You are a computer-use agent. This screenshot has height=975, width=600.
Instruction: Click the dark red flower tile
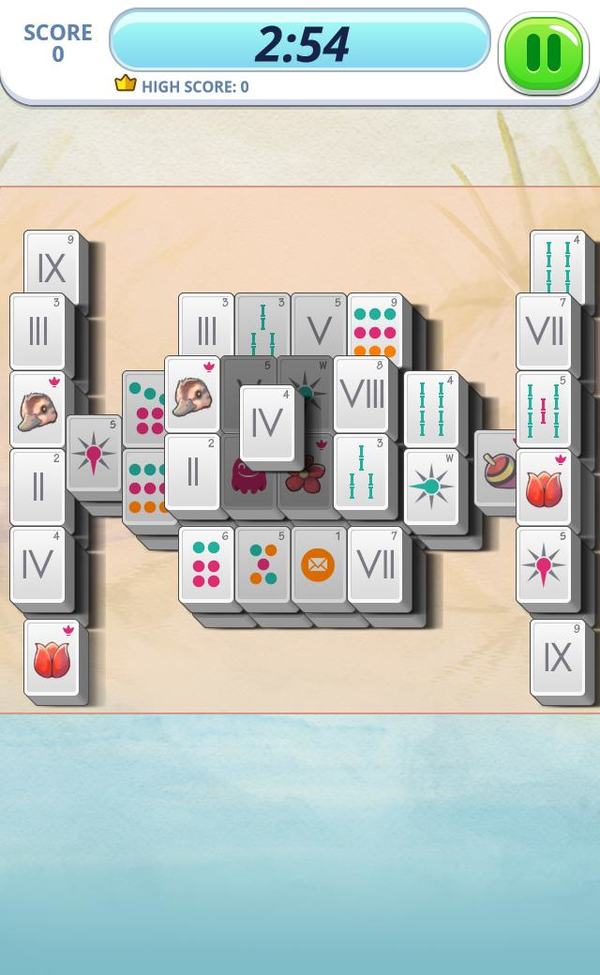coord(306,476)
